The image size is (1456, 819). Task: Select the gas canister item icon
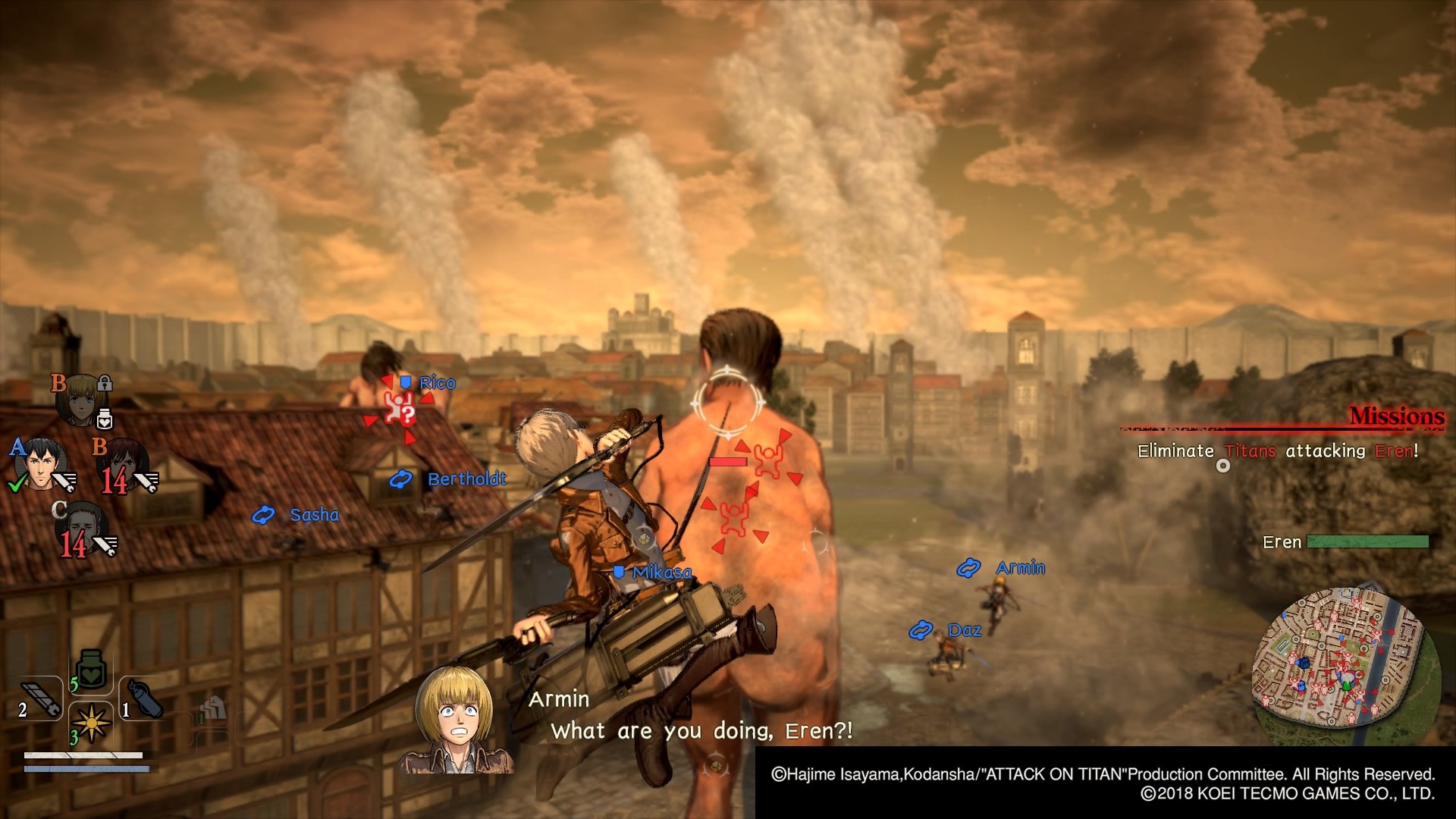146,698
